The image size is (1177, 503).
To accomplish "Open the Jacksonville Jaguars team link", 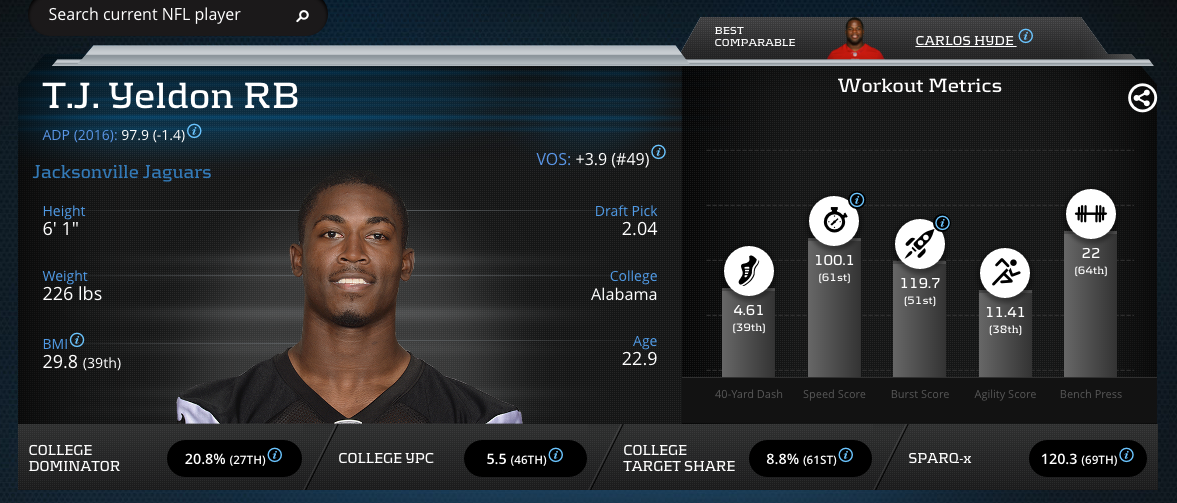I will coord(122,172).
